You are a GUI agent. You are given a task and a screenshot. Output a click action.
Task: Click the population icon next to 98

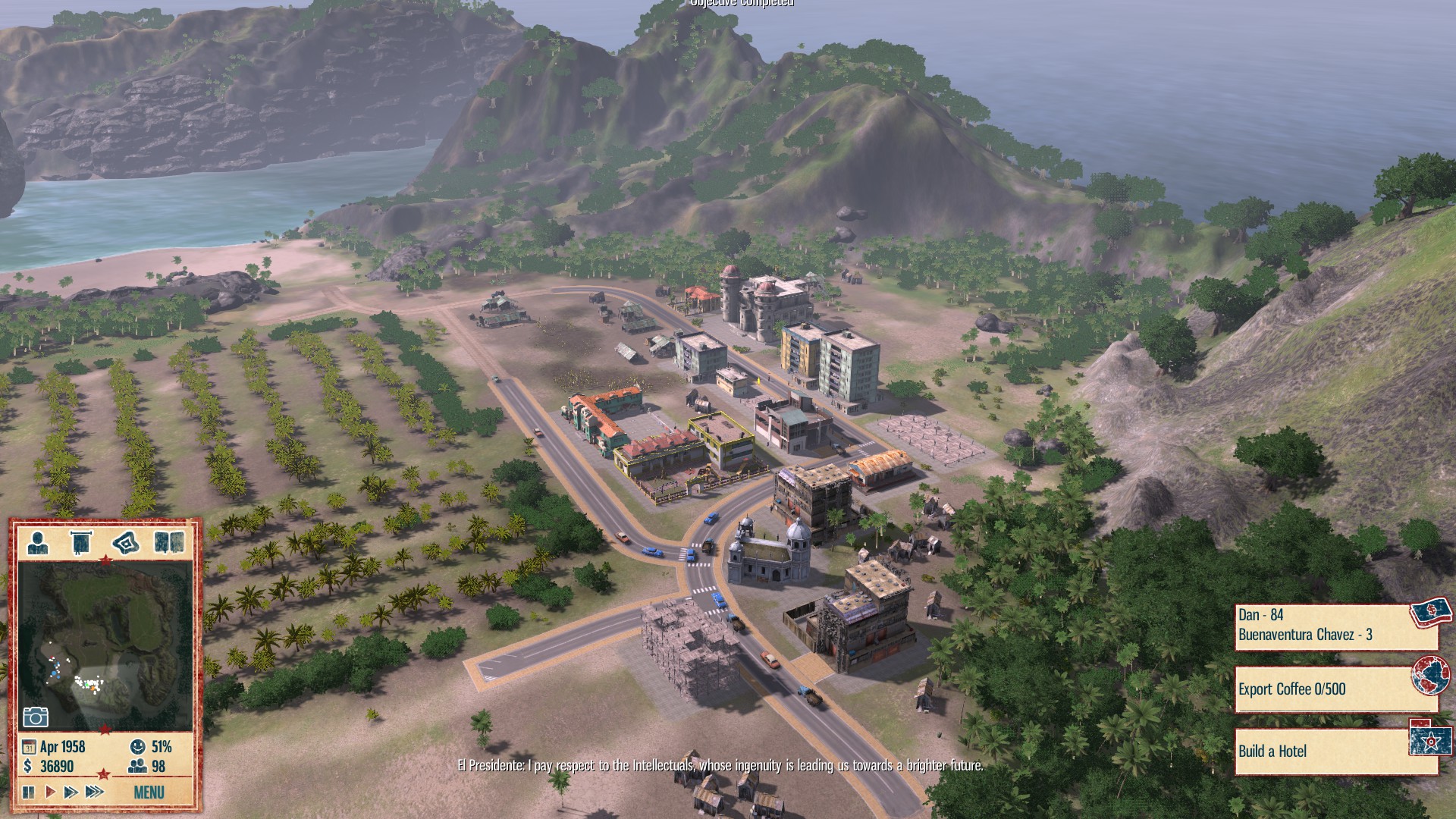[136, 765]
